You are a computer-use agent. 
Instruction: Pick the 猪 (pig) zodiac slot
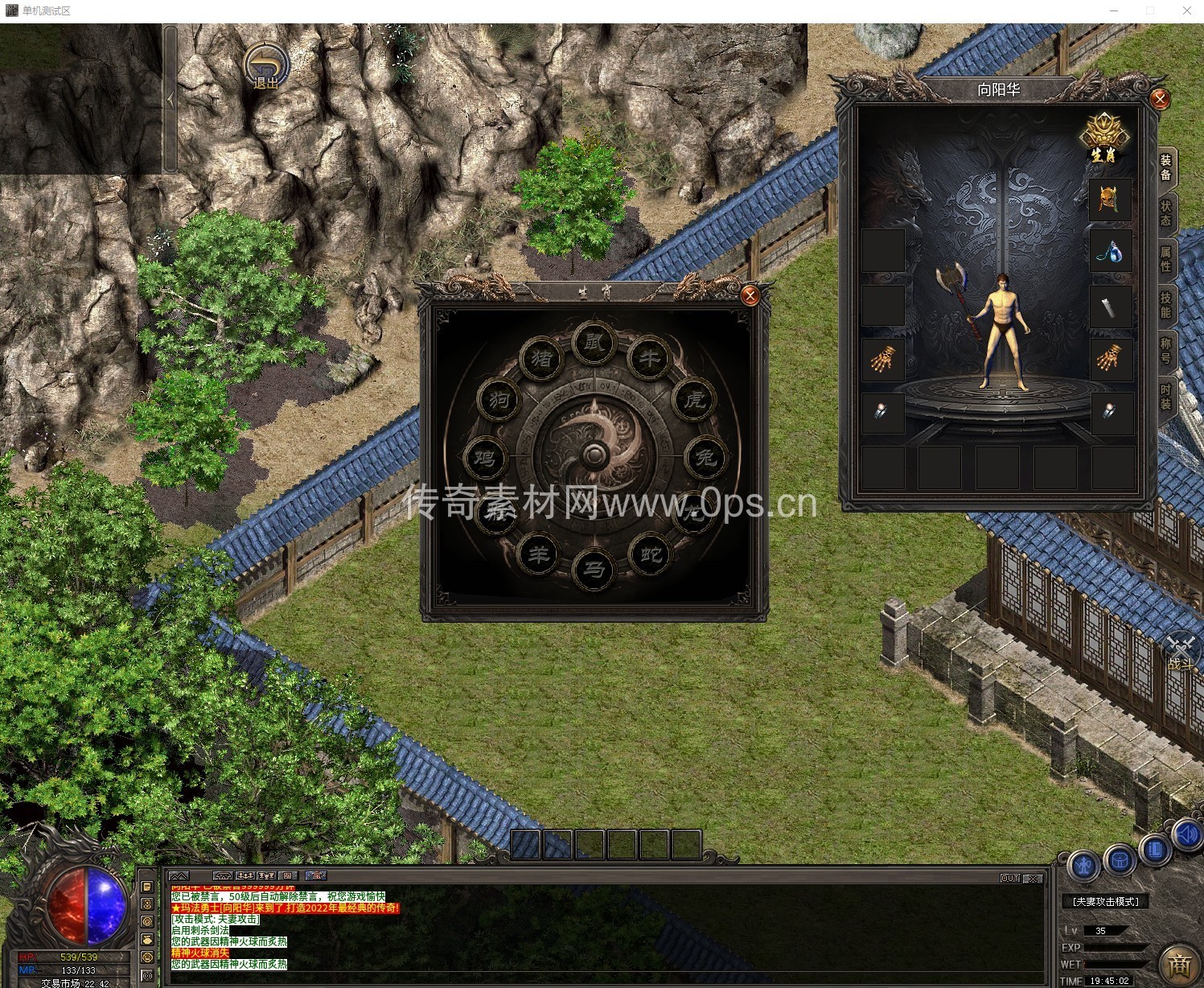542,358
